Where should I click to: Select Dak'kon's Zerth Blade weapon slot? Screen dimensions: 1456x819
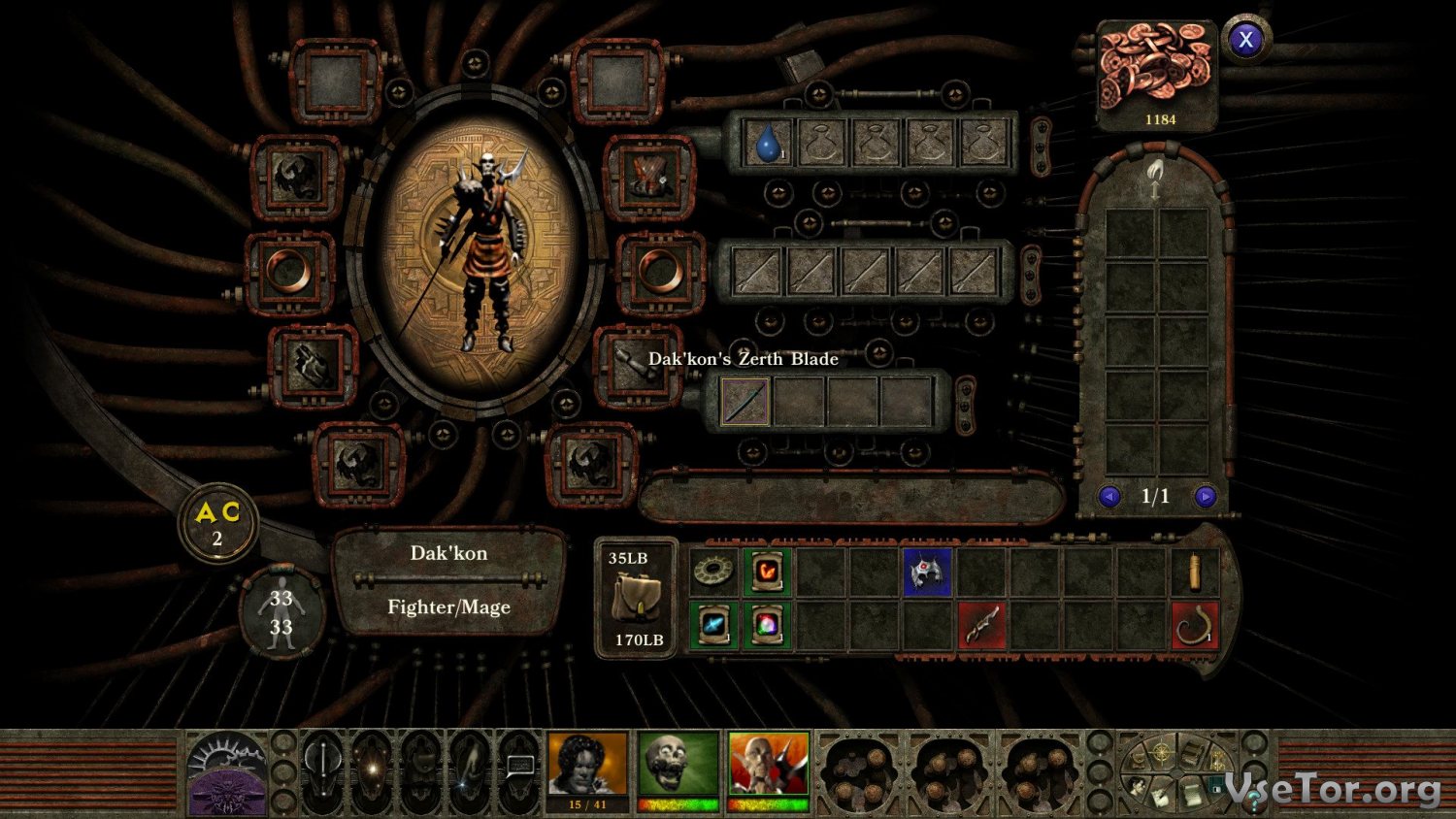point(745,401)
